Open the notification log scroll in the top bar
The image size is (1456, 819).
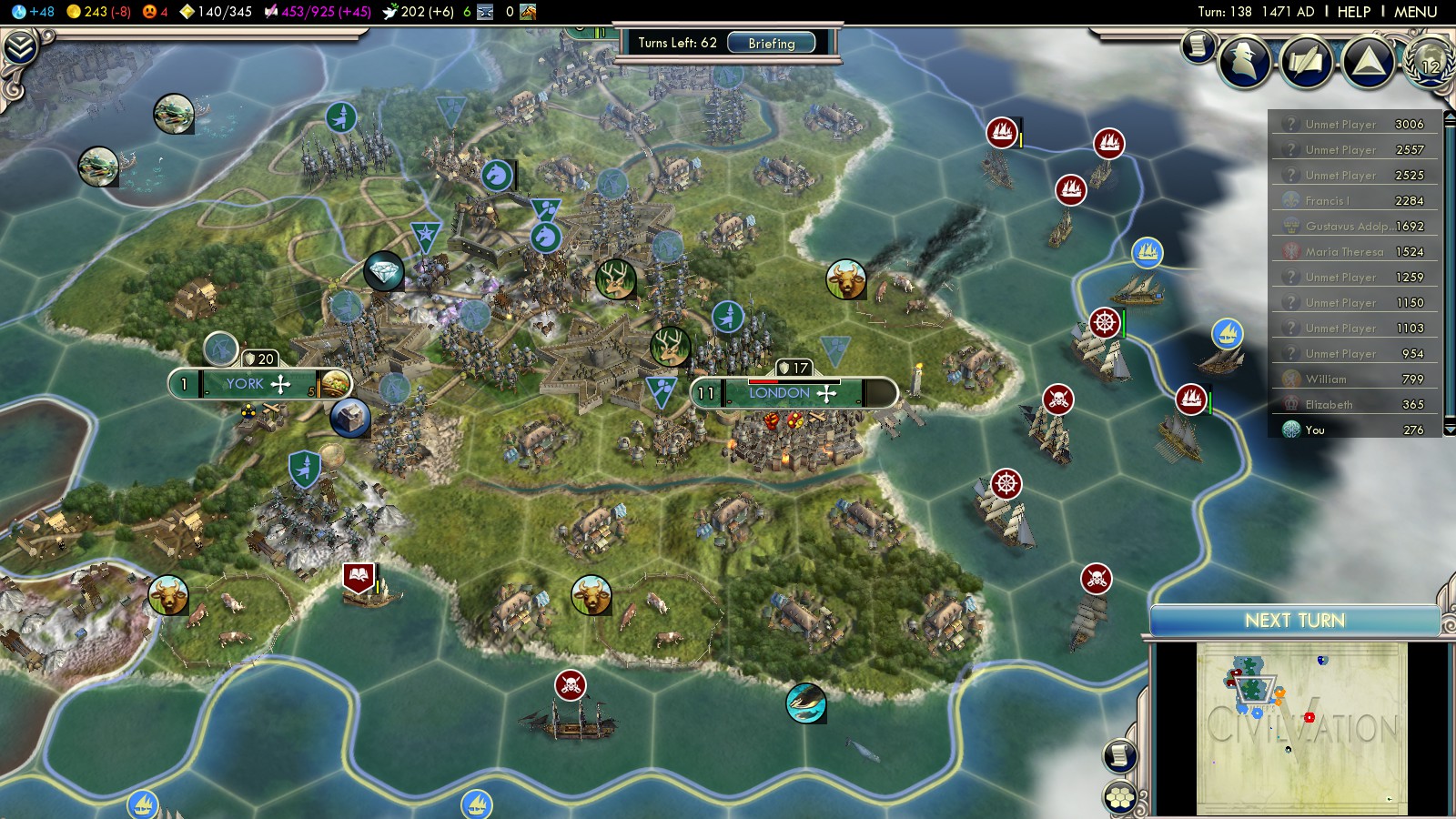pos(1198,45)
